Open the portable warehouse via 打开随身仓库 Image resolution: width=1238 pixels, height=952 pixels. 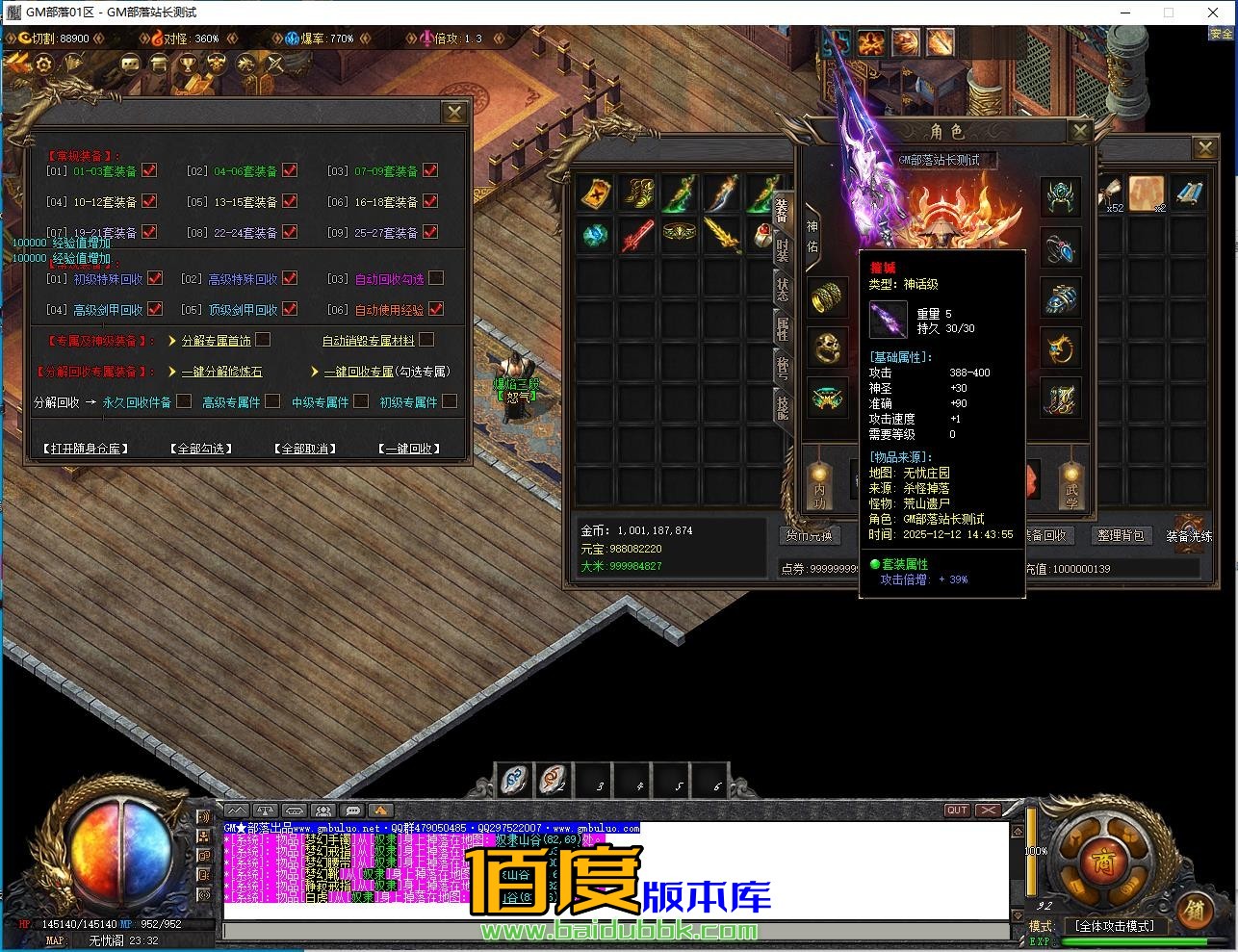coord(85,449)
